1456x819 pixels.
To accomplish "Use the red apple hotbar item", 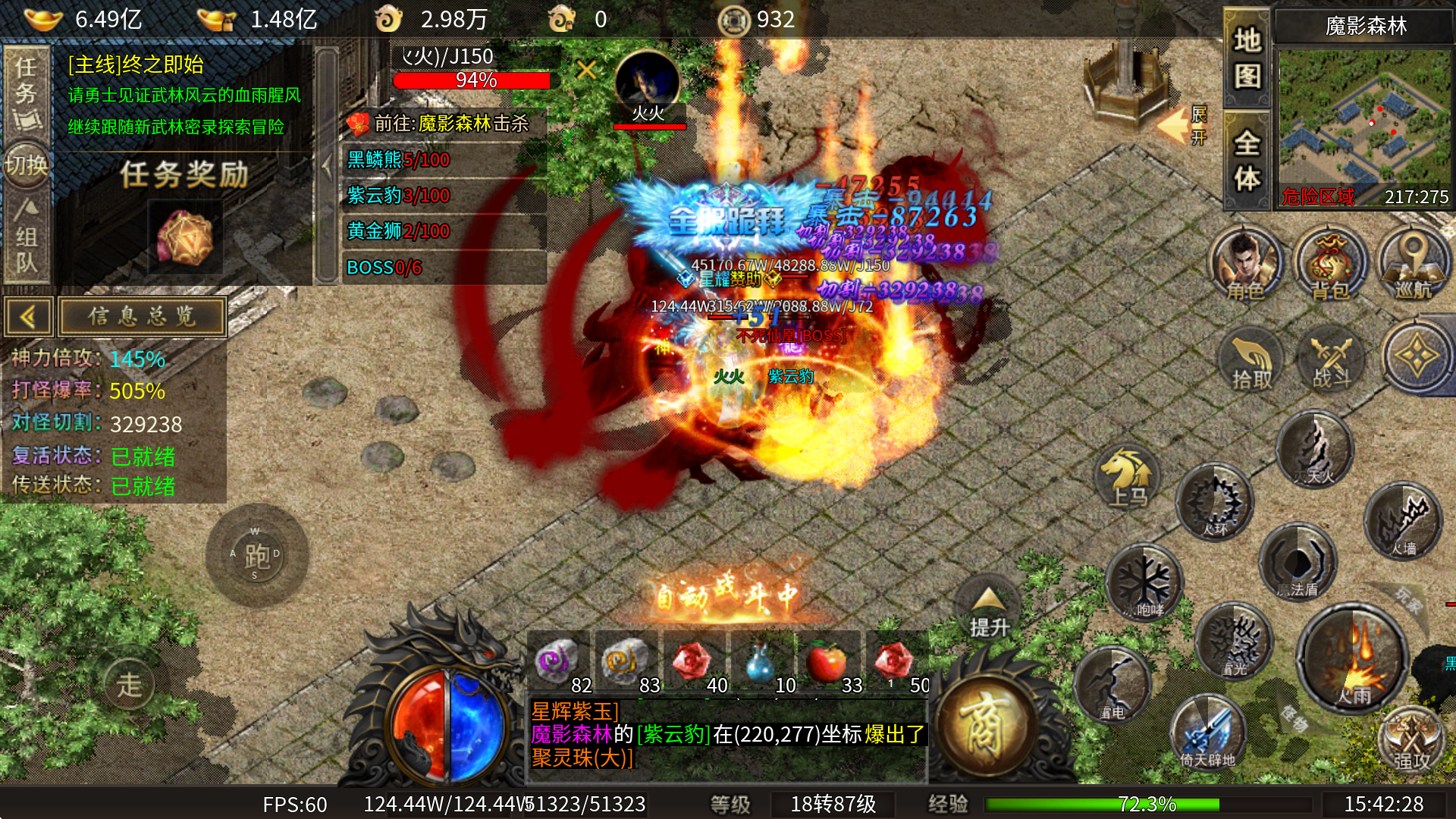I will pos(828,662).
